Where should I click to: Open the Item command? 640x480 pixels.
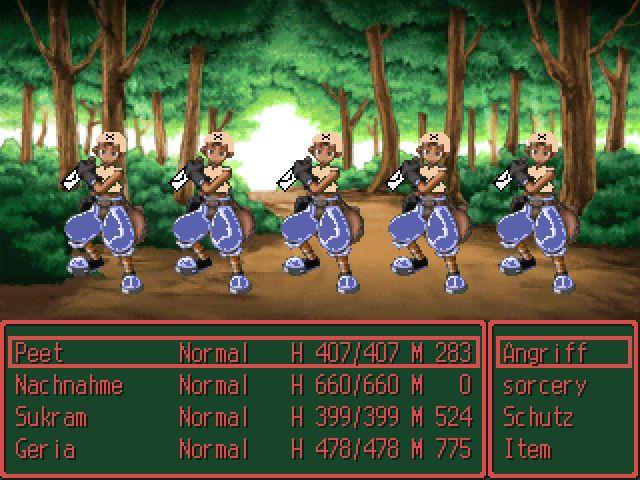[x=527, y=449]
